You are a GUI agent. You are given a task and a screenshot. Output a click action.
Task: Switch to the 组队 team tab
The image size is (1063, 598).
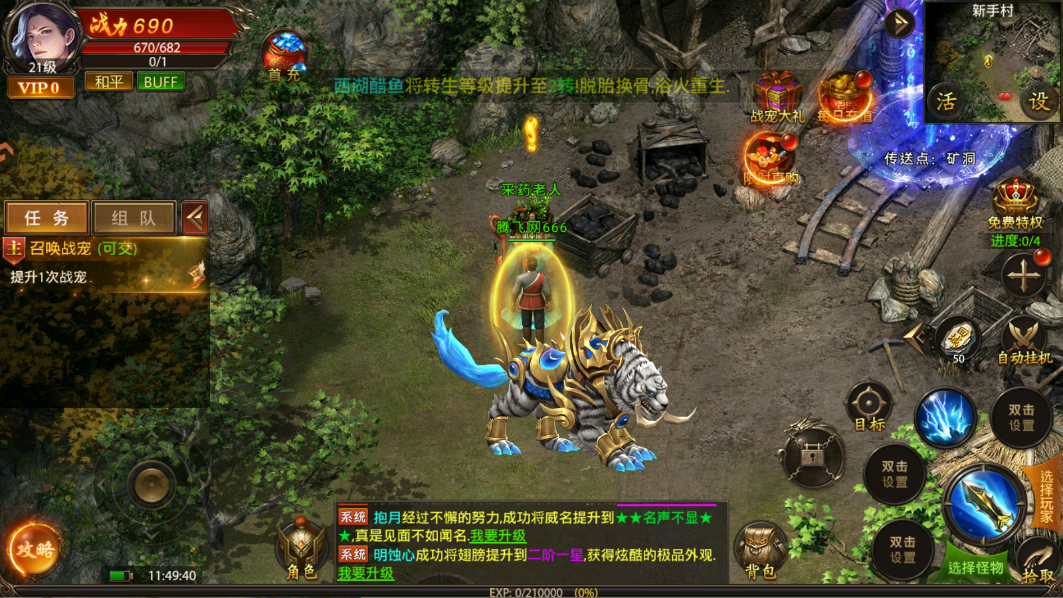click(133, 218)
